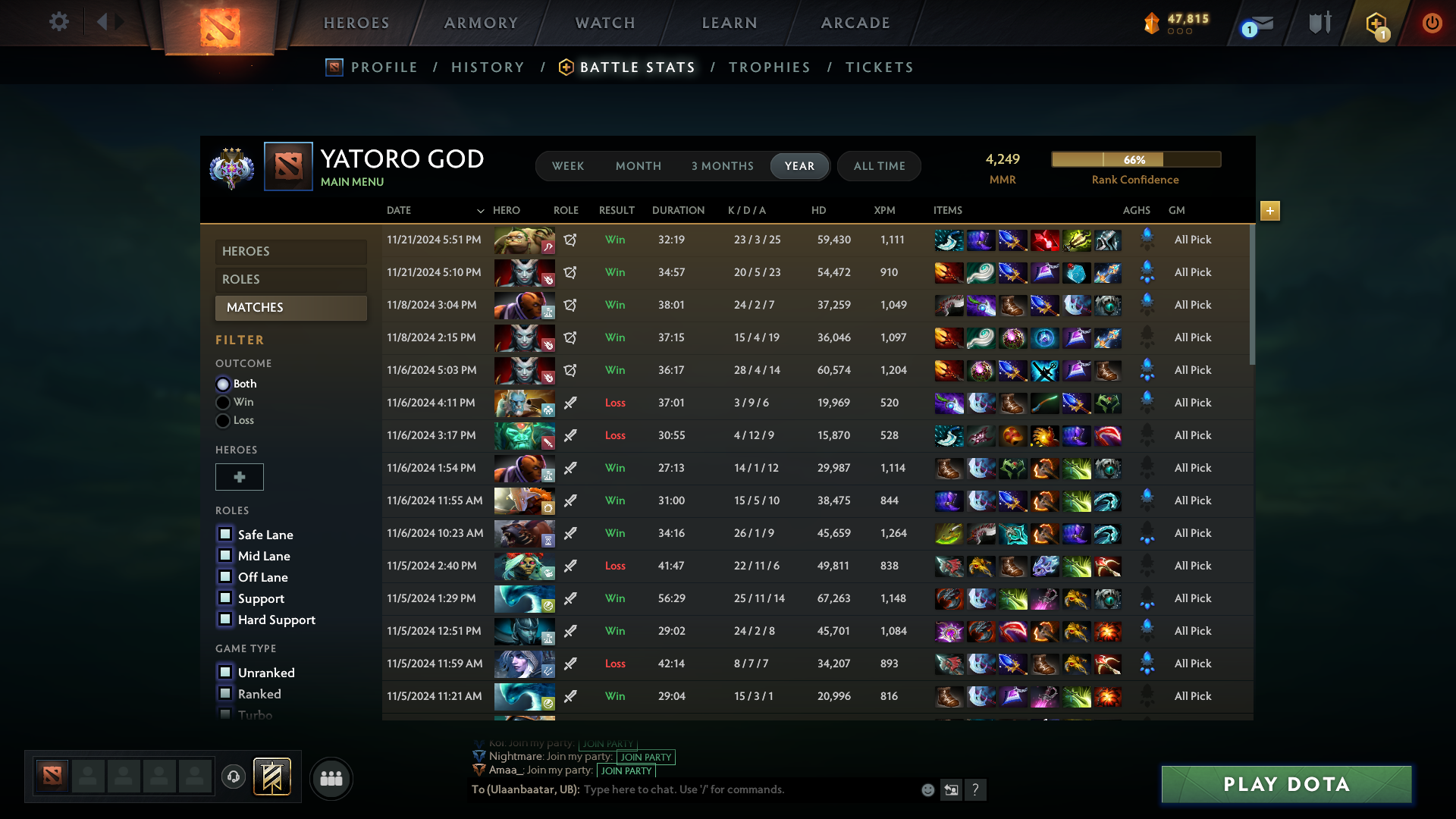Select the Win outcome radio button
The image size is (1456, 819).
[x=223, y=402]
